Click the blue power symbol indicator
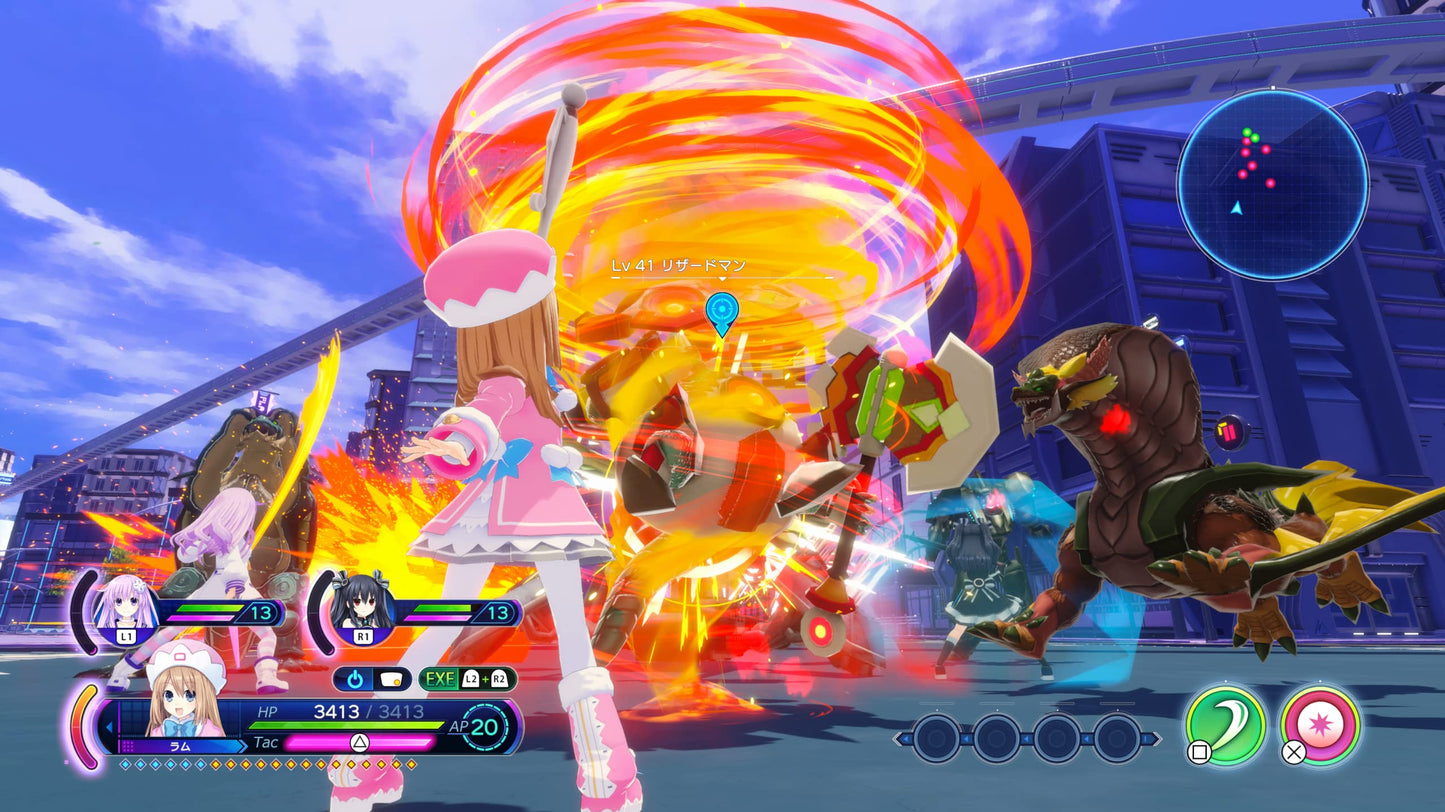Screen dimensions: 1445x812 pyautogui.click(x=355, y=678)
